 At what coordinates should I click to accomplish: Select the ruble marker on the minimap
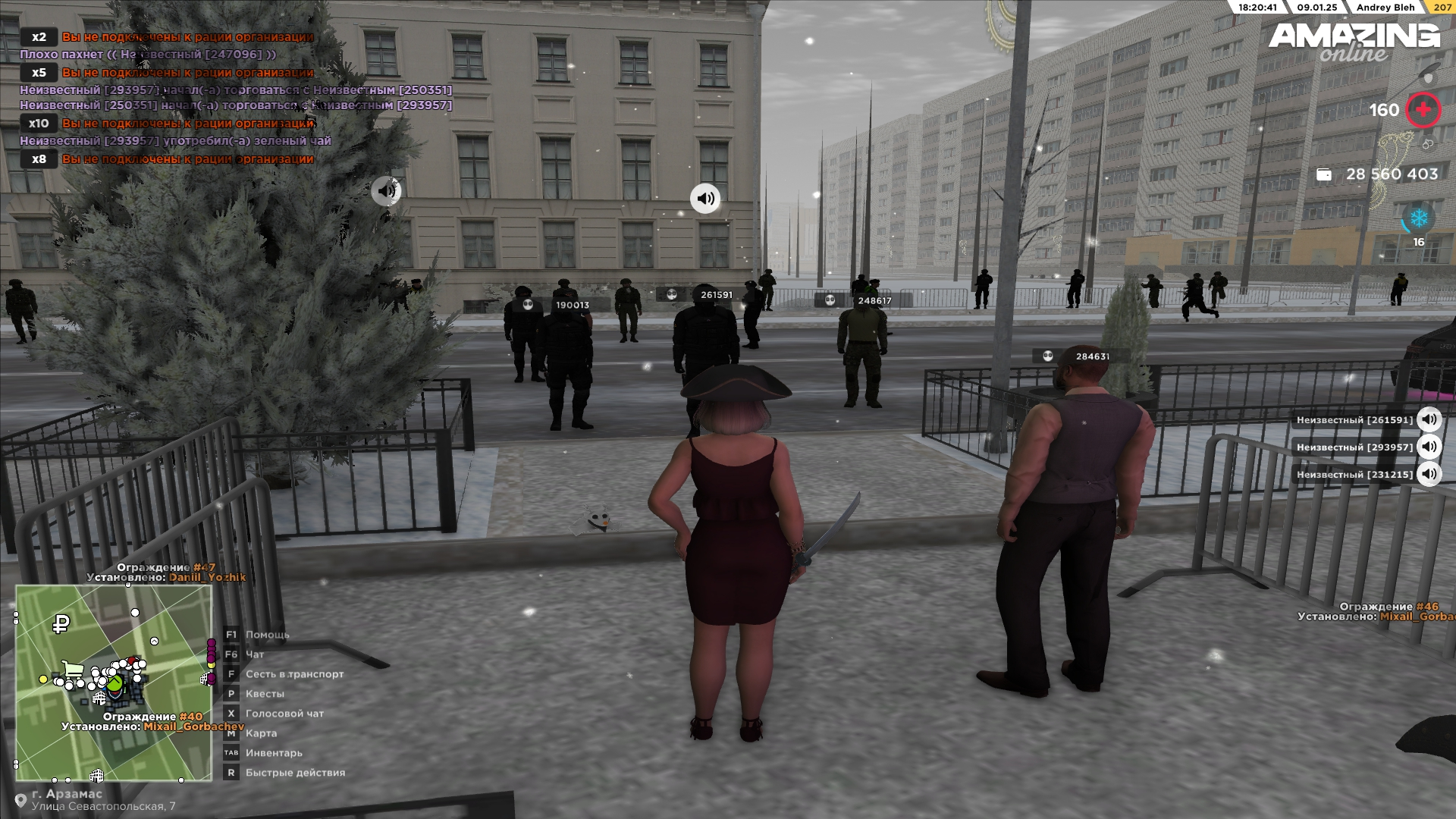pyautogui.click(x=61, y=624)
